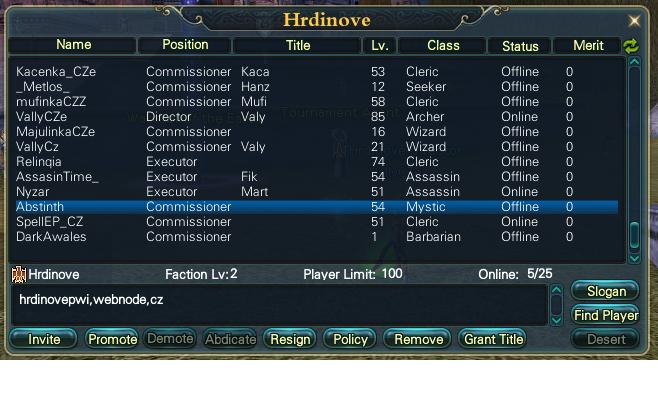Sort the roster by Class header
This screenshot has width=658, height=400.
(442, 45)
